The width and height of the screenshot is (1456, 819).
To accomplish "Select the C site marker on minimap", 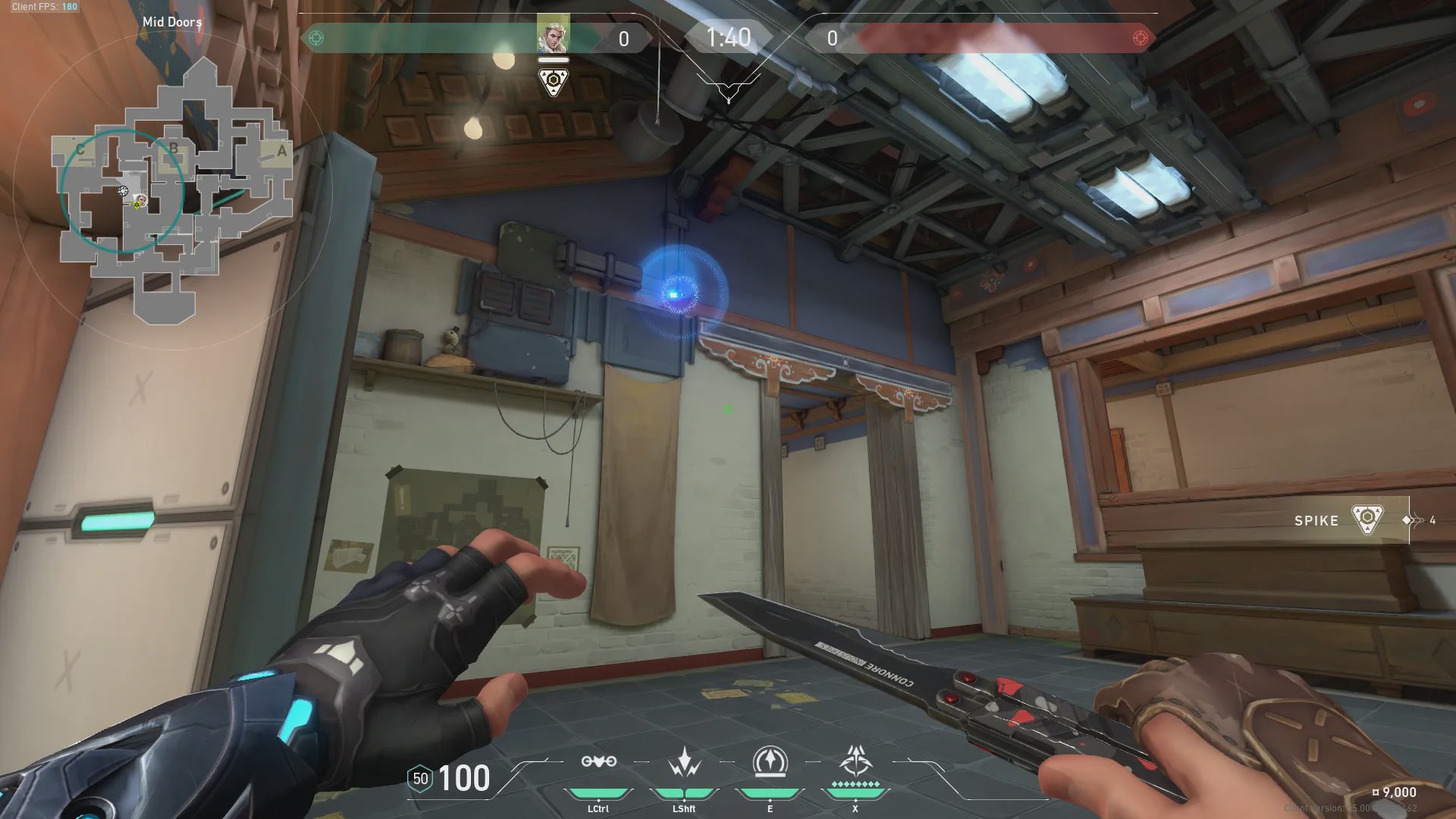I will click(80, 149).
